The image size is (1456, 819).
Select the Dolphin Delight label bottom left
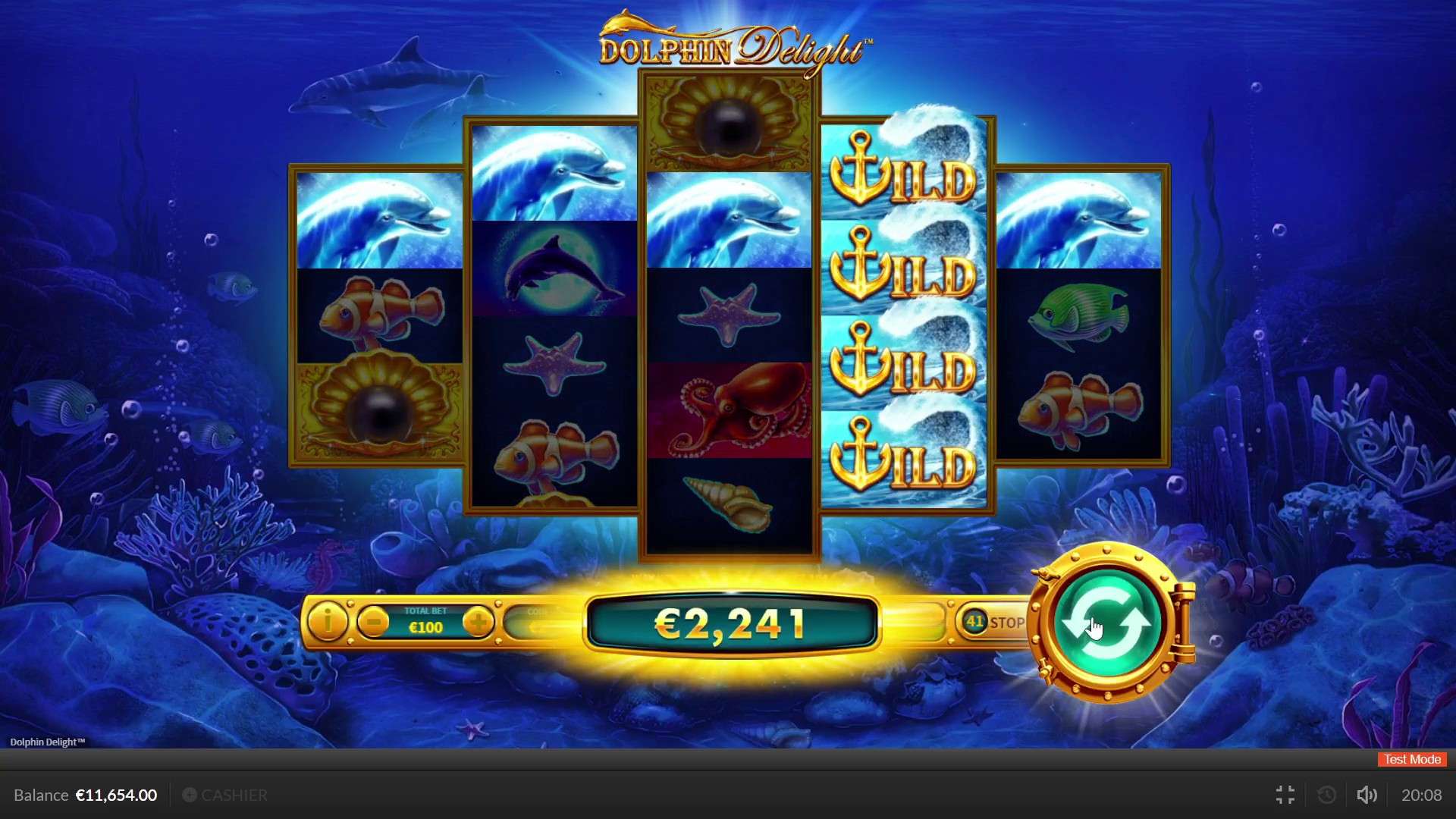(47, 742)
